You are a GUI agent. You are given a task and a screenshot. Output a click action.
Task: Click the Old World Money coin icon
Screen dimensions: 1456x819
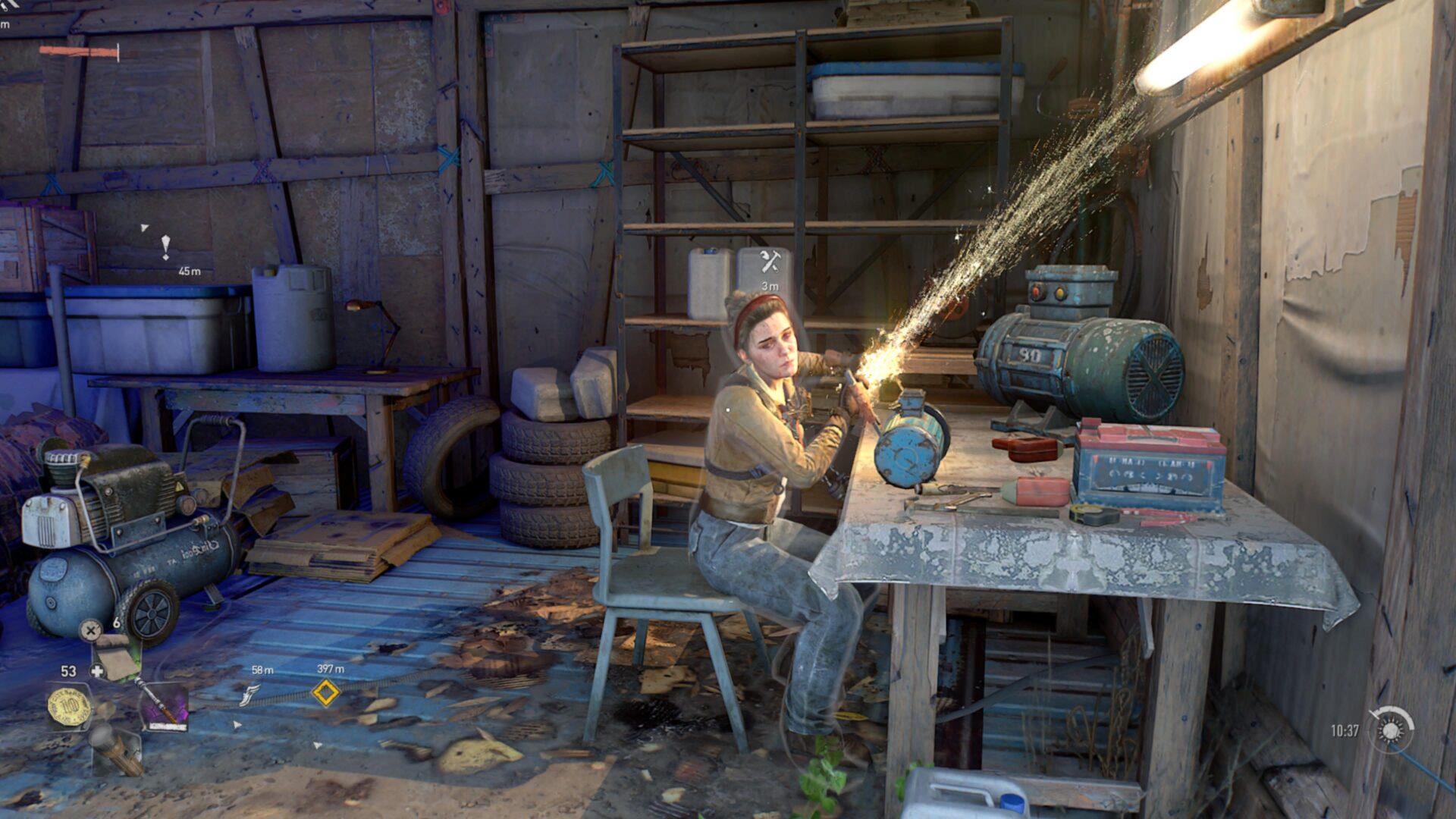click(x=70, y=707)
